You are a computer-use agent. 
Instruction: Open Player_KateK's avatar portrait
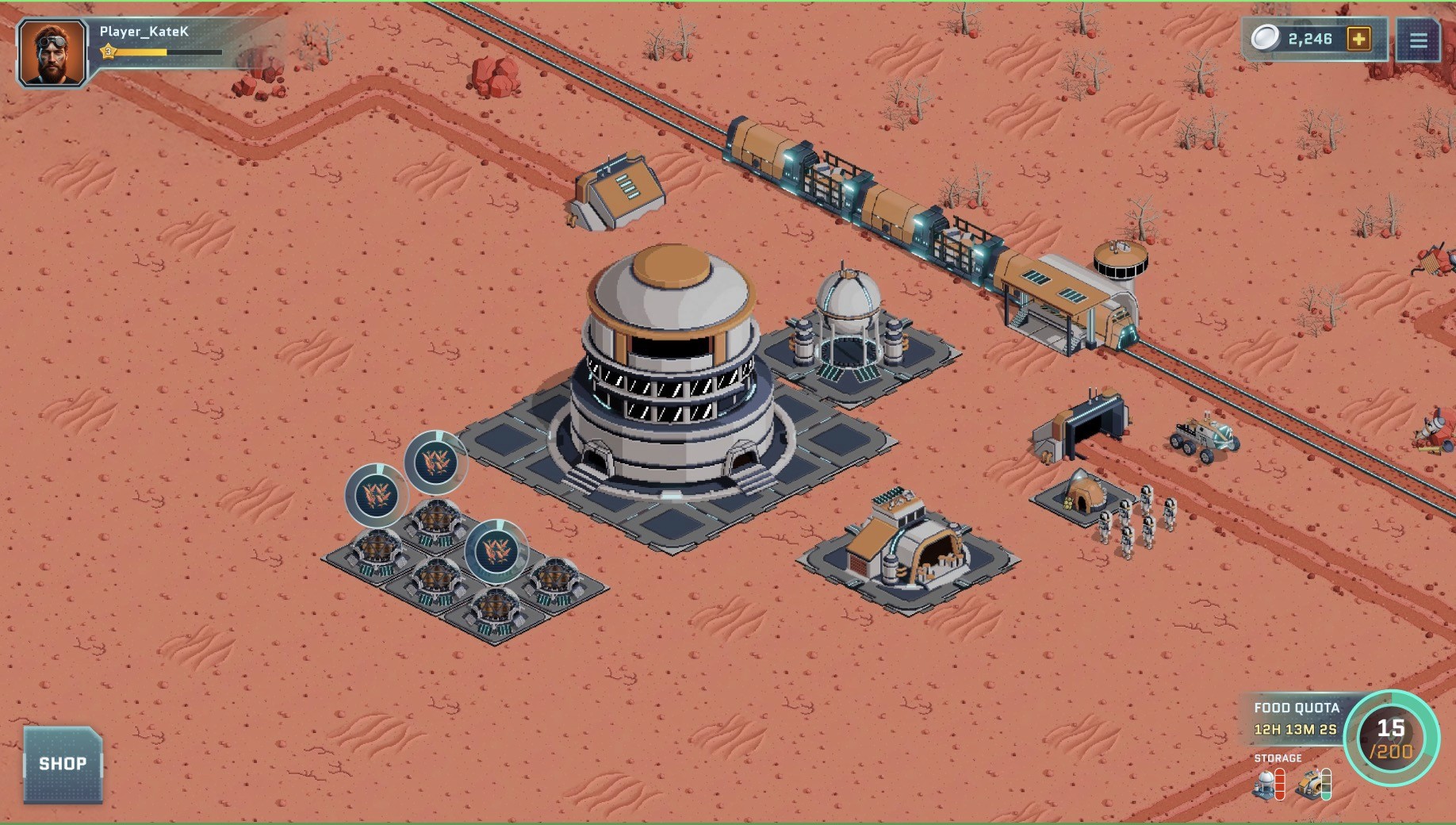click(52, 53)
